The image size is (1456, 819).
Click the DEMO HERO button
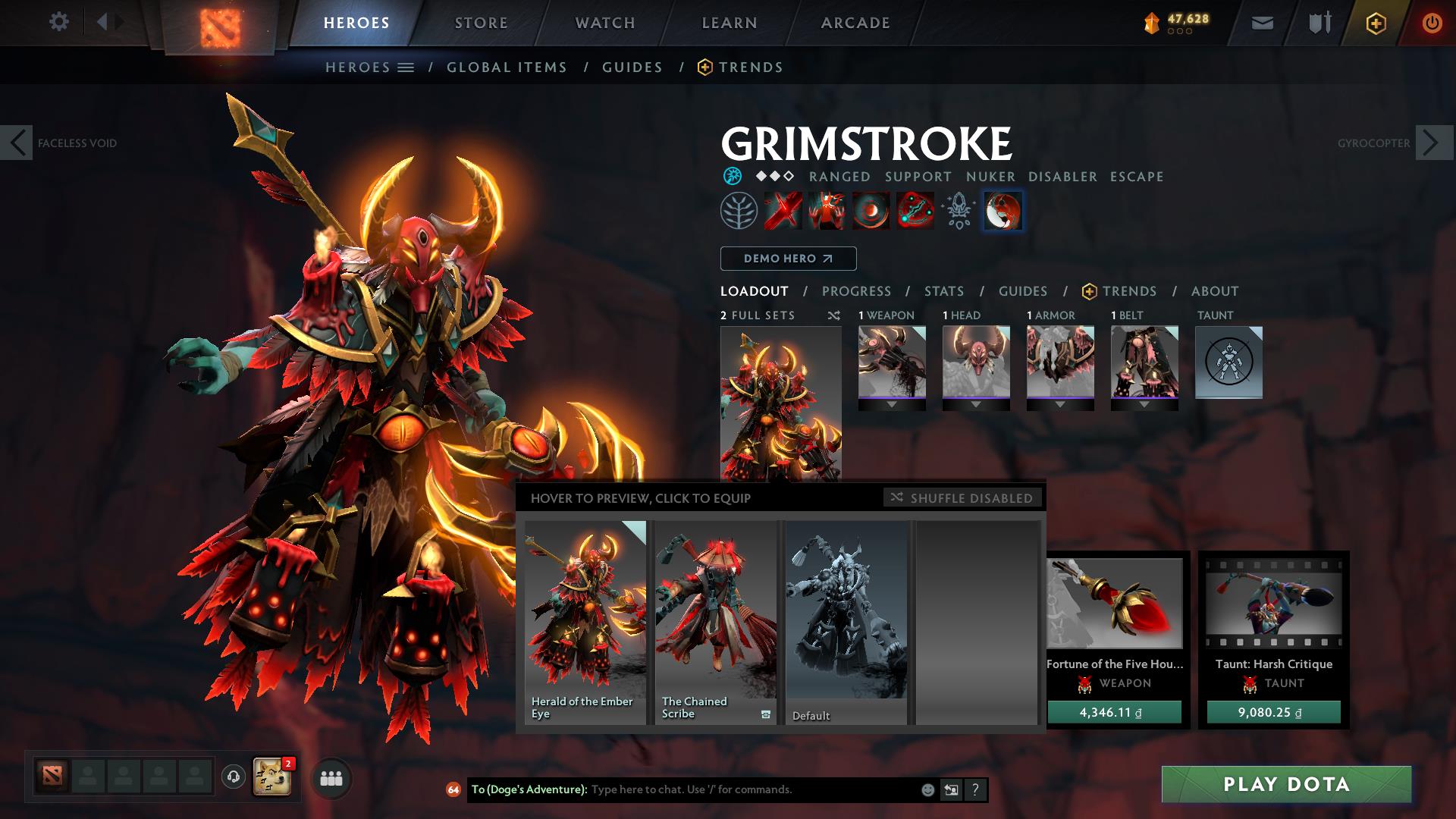[x=787, y=259]
